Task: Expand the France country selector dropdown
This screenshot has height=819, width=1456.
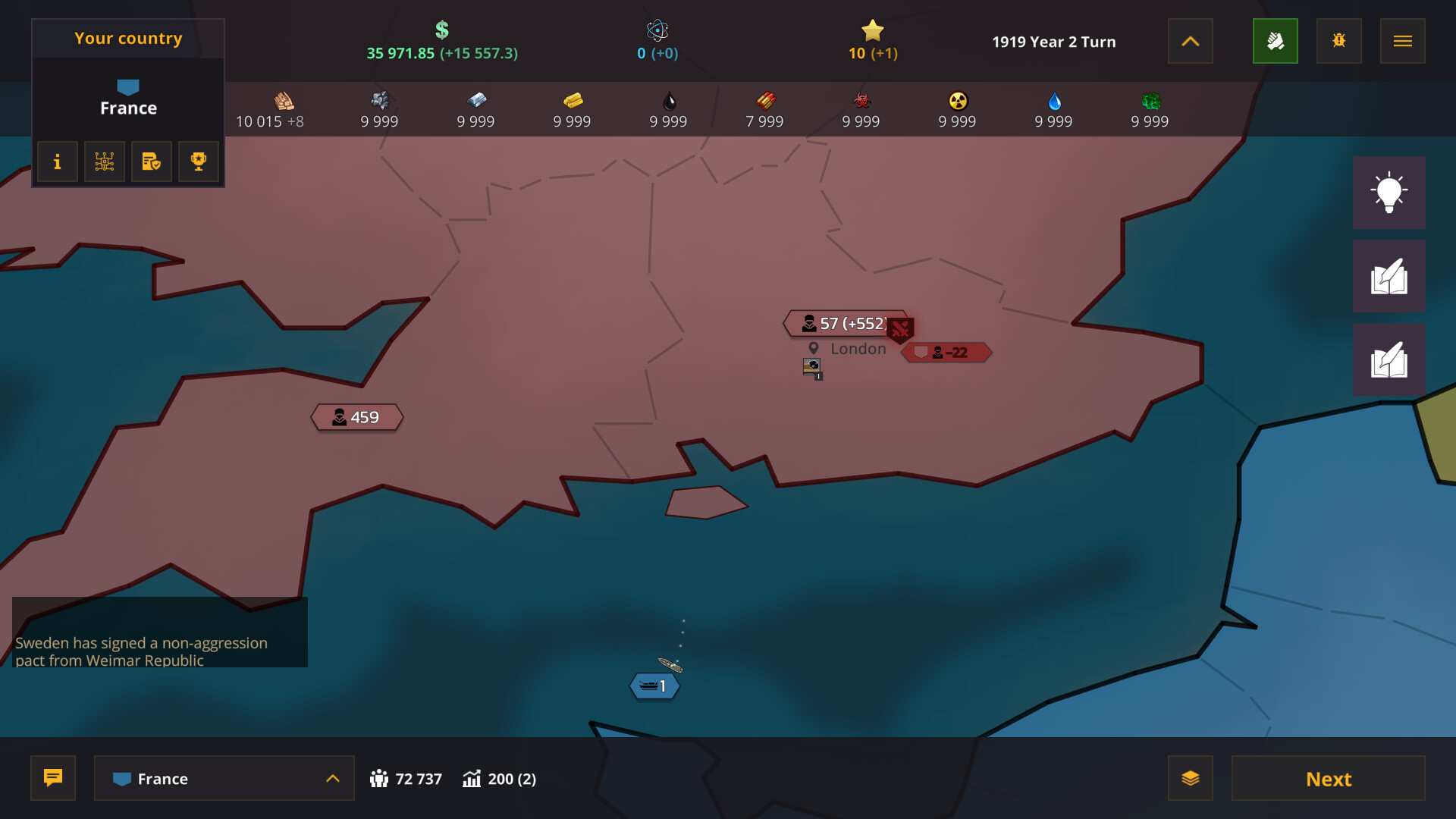Action: [224, 778]
